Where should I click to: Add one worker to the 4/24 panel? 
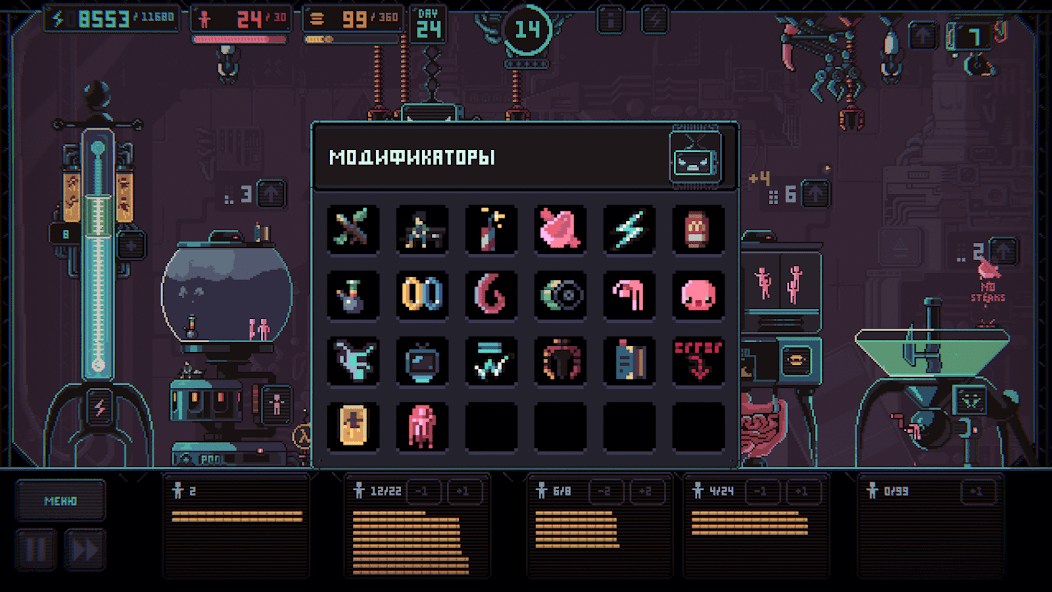pyautogui.click(x=803, y=492)
